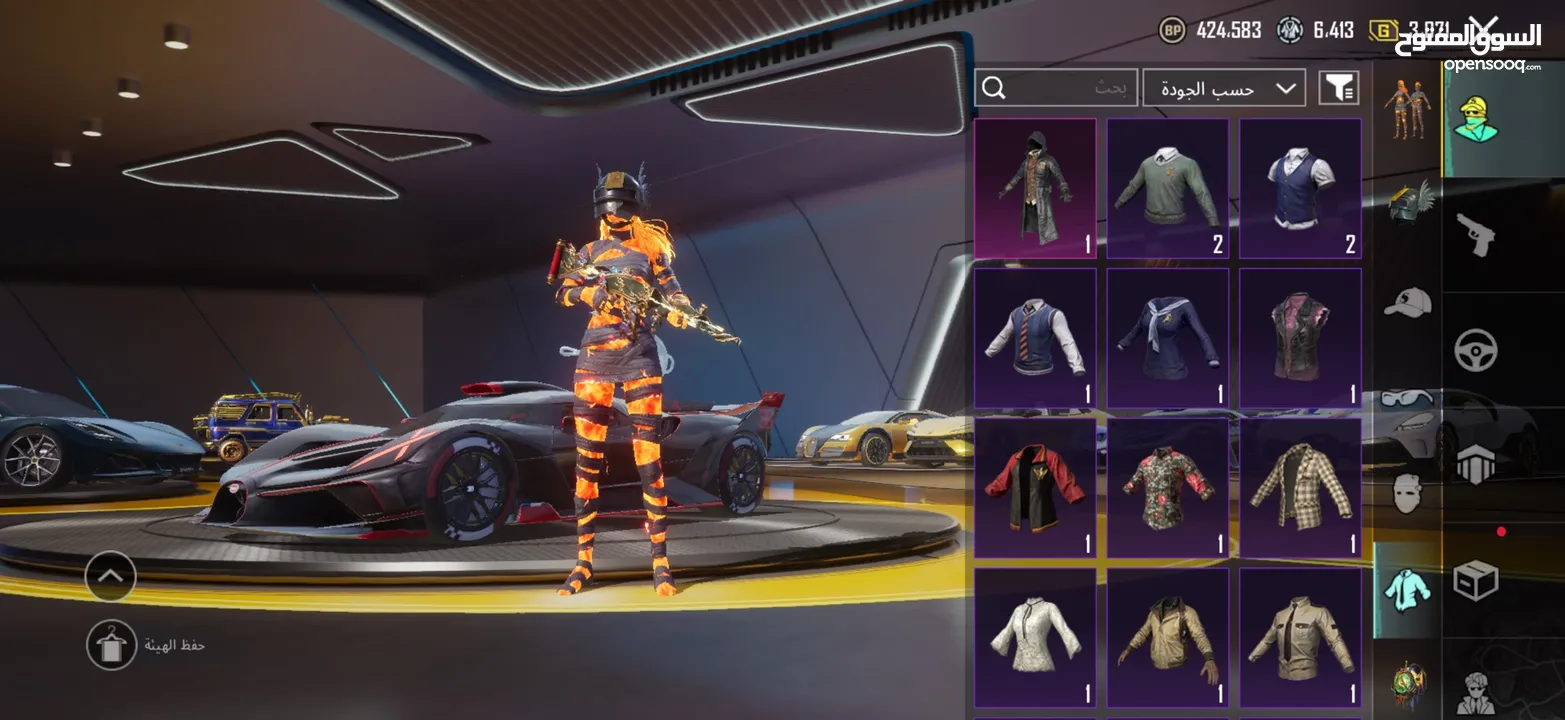Choose the navy vest with white shirt
The width and height of the screenshot is (1565, 720).
pos(1300,188)
